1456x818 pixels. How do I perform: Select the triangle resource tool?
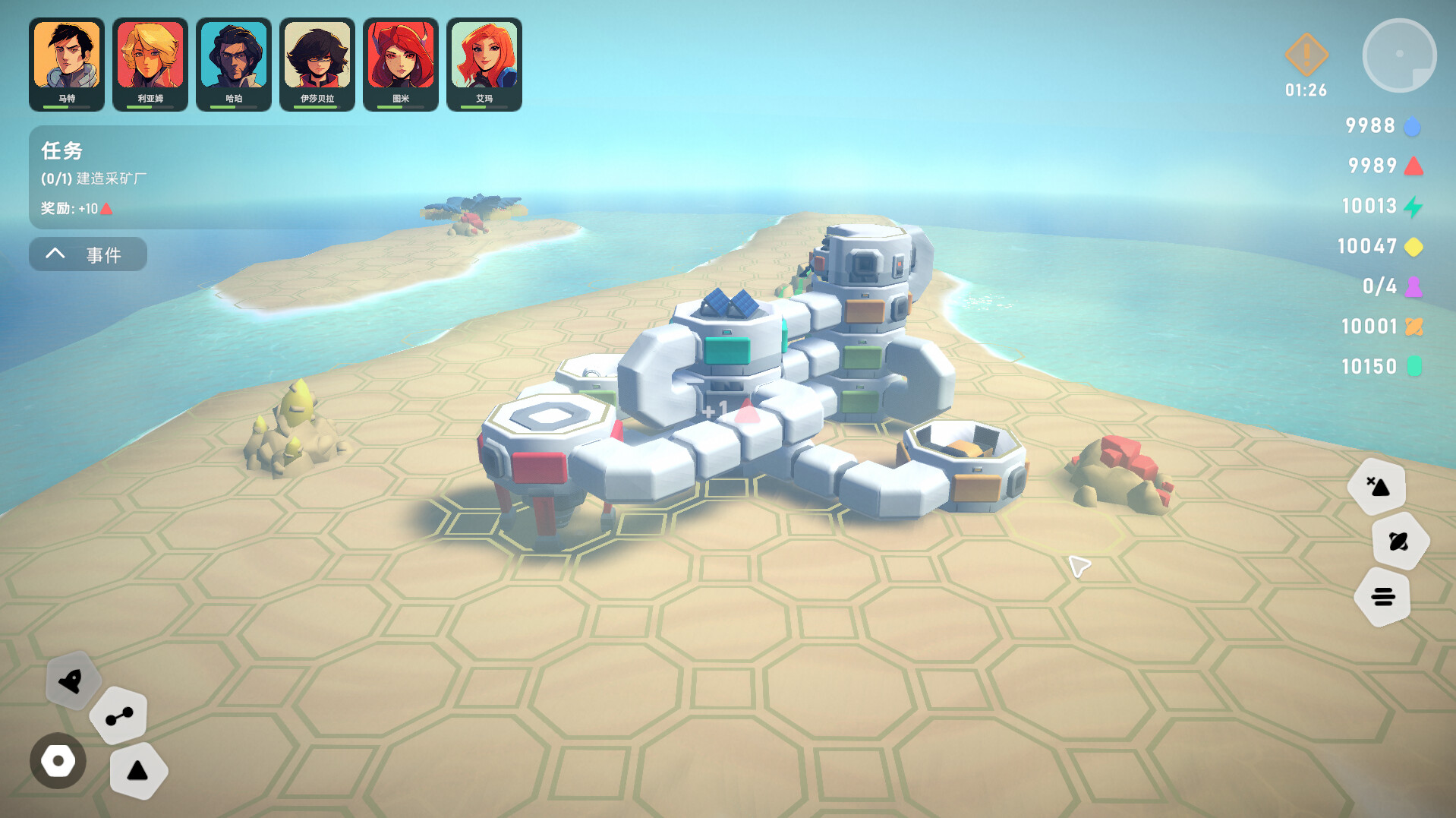pyautogui.click(x=139, y=770)
